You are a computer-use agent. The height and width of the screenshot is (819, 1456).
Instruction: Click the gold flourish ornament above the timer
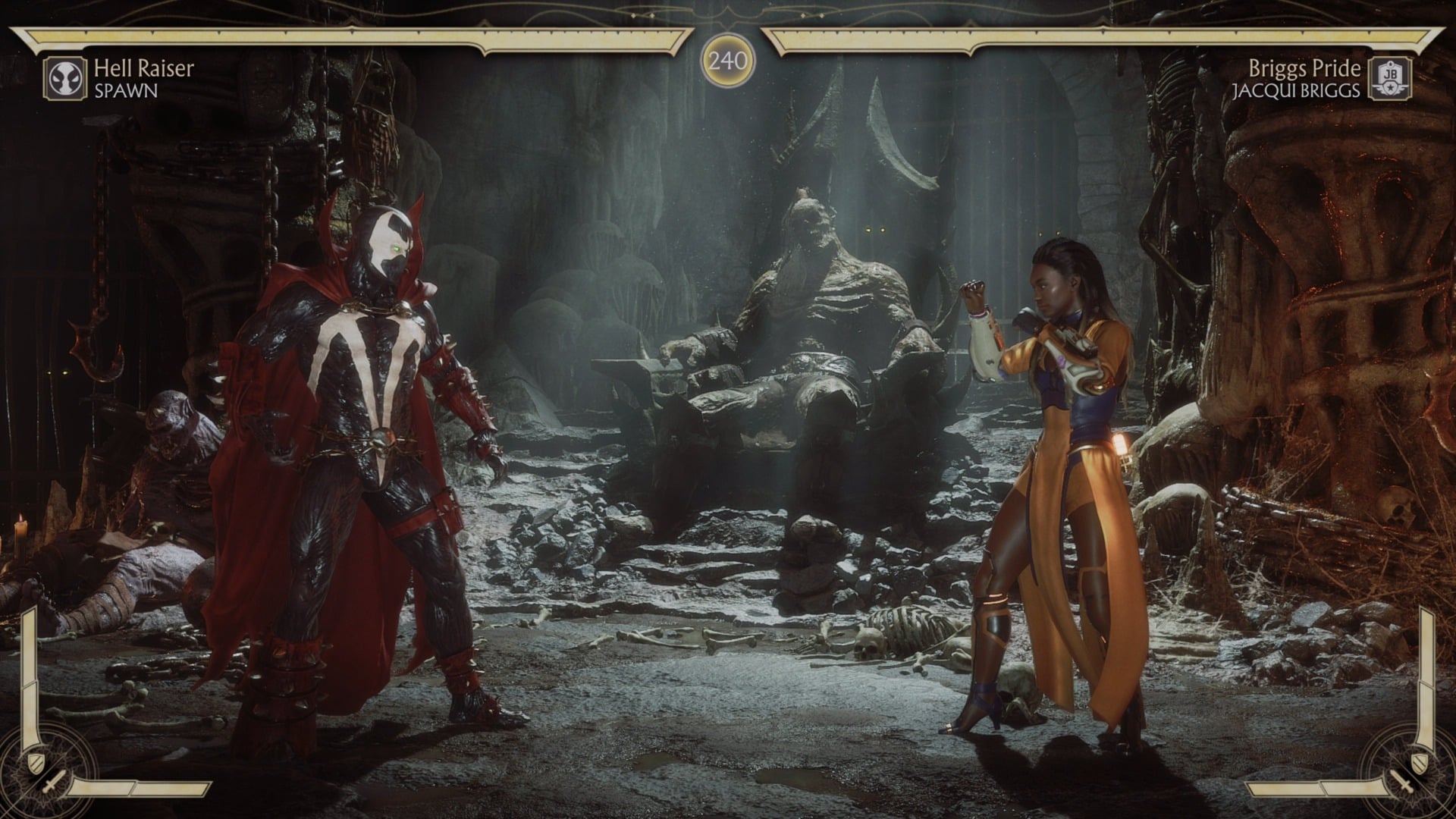pos(727,14)
